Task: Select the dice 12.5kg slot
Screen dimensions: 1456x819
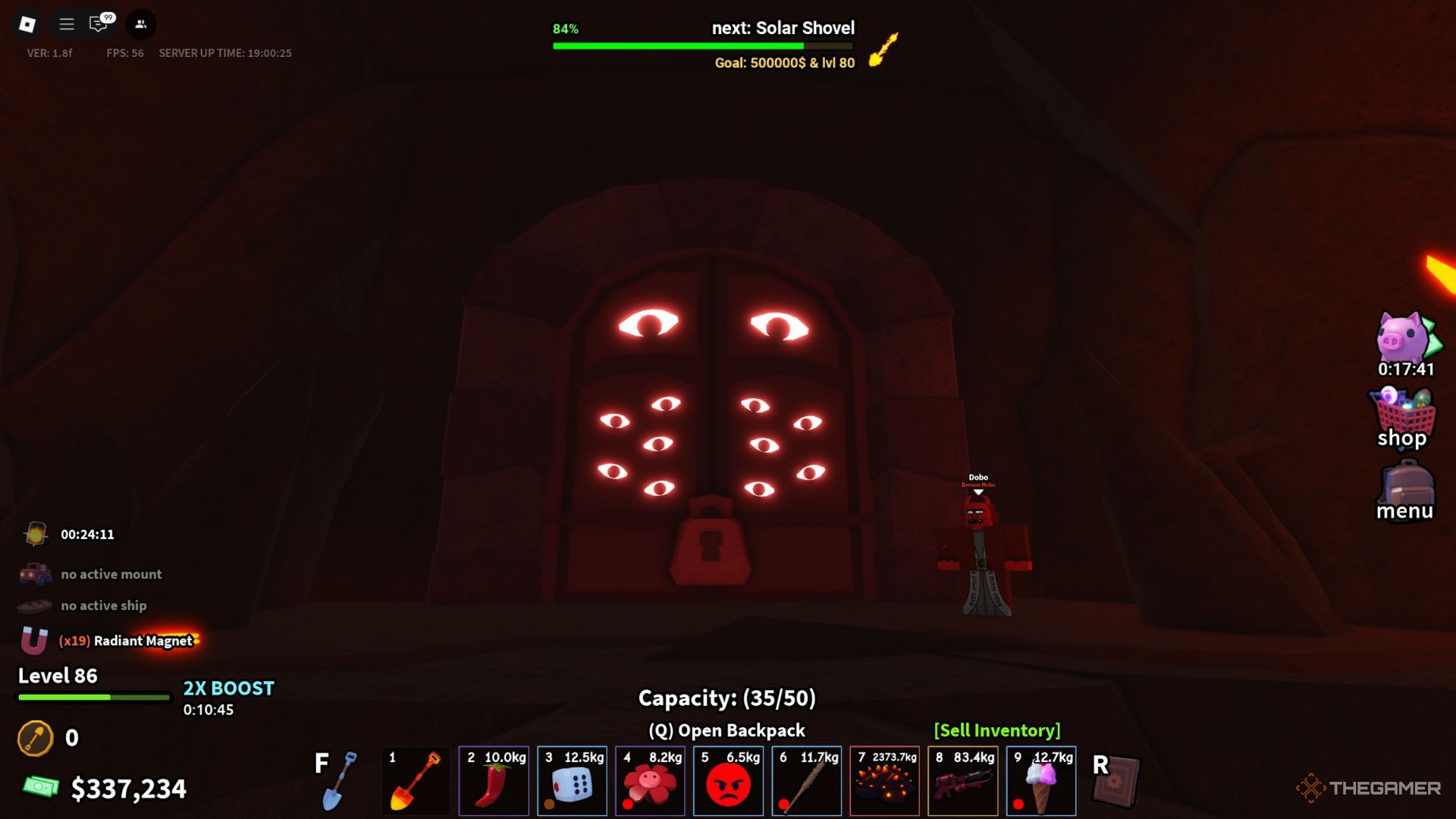Action: 572,781
